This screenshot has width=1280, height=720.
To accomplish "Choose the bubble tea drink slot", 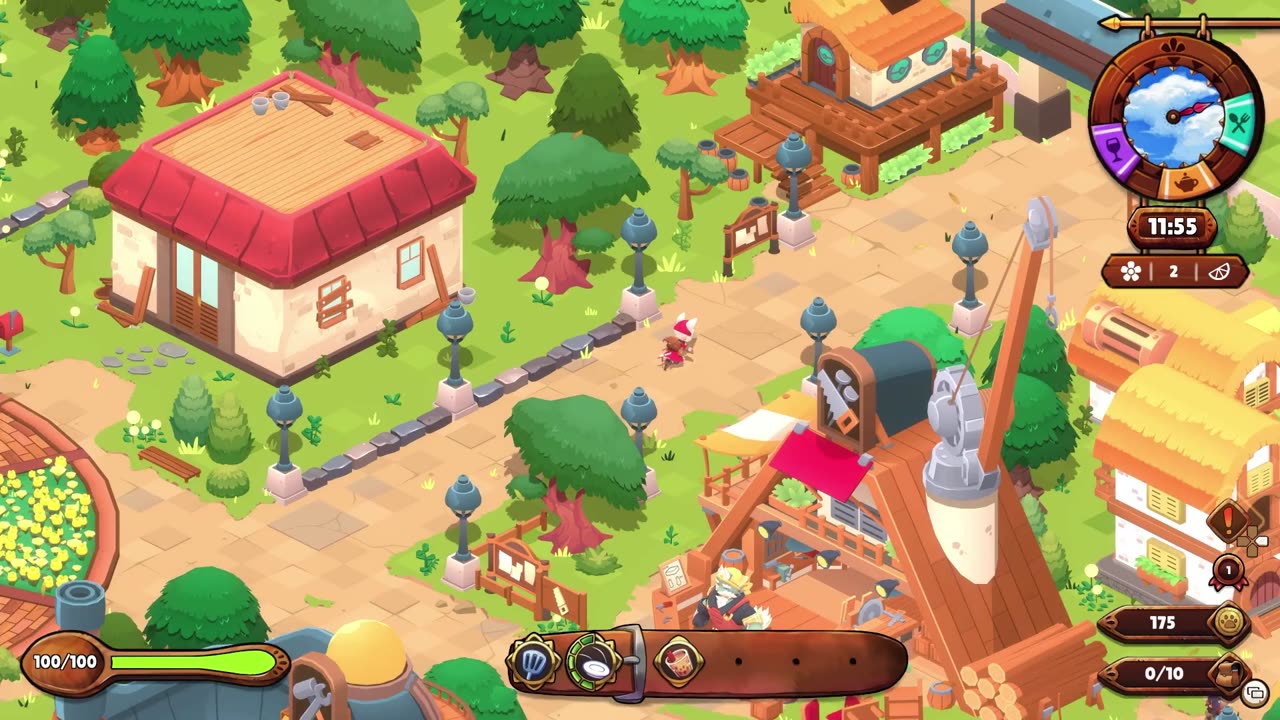I will point(679,661).
